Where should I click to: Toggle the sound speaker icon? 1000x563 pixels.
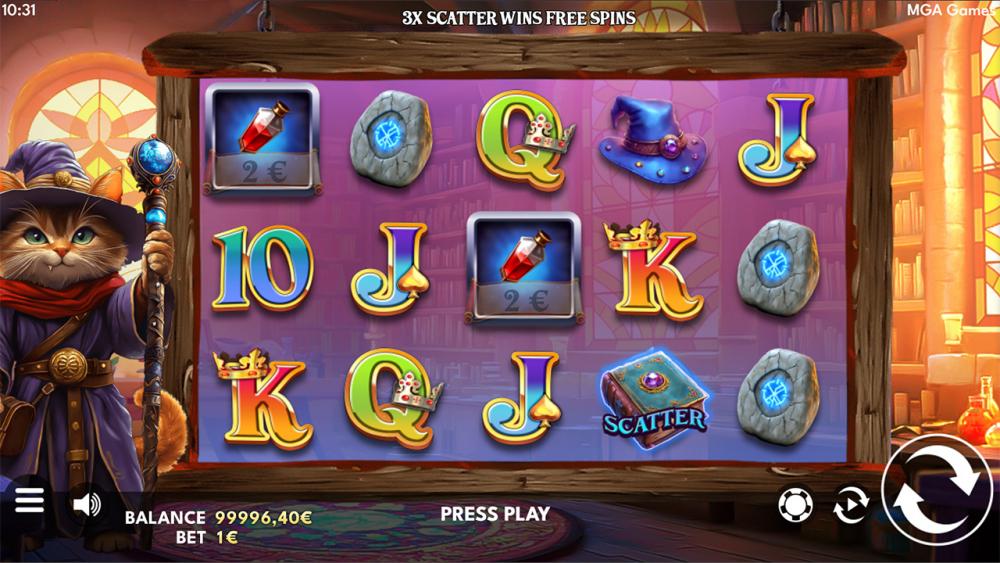87,505
